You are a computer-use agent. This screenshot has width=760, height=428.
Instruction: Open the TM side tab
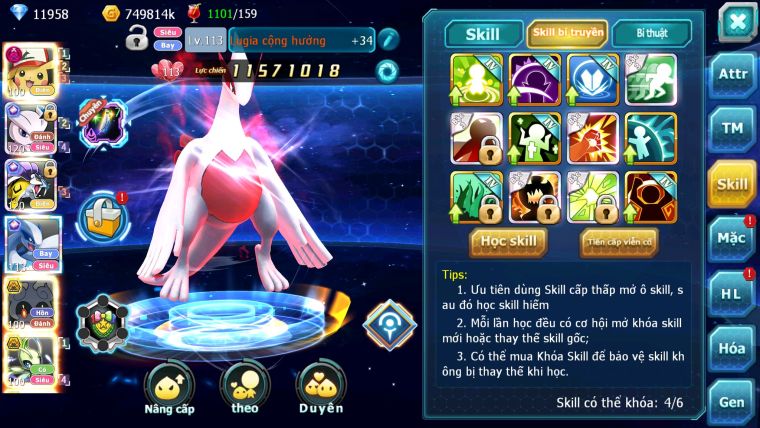pyautogui.click(x=732, y=129)
